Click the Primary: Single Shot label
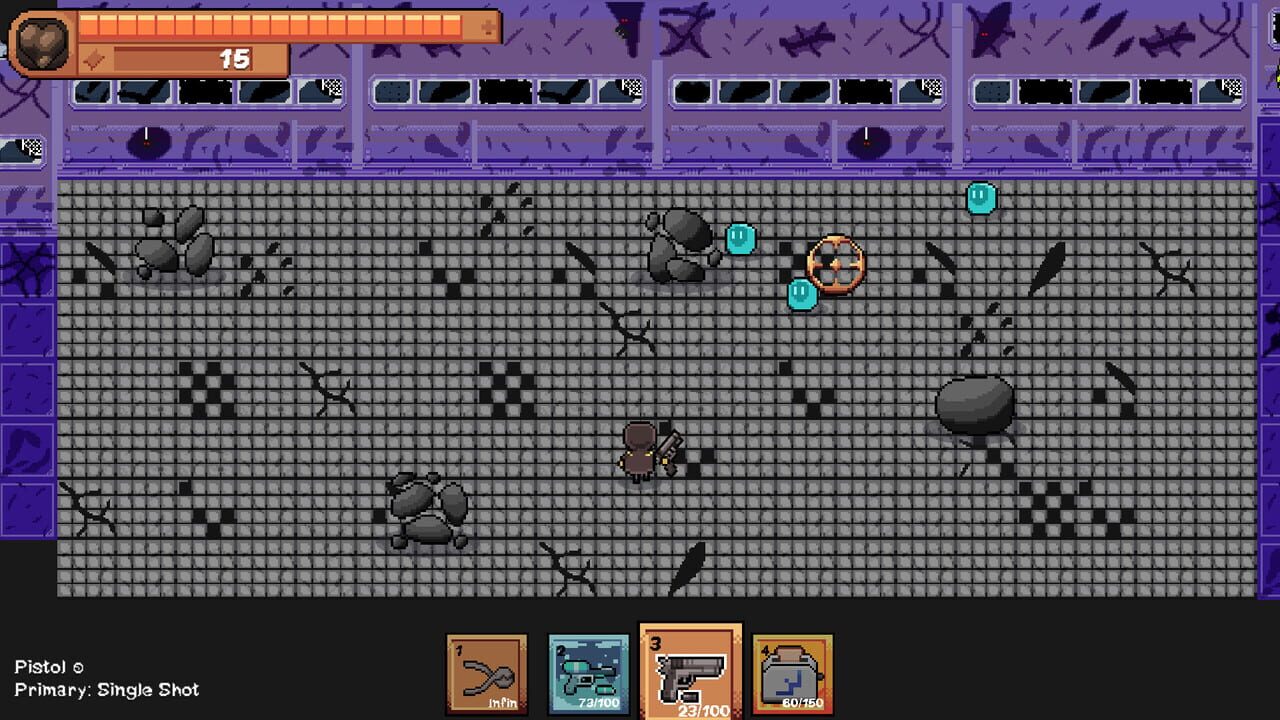 (x=108, y=690)
